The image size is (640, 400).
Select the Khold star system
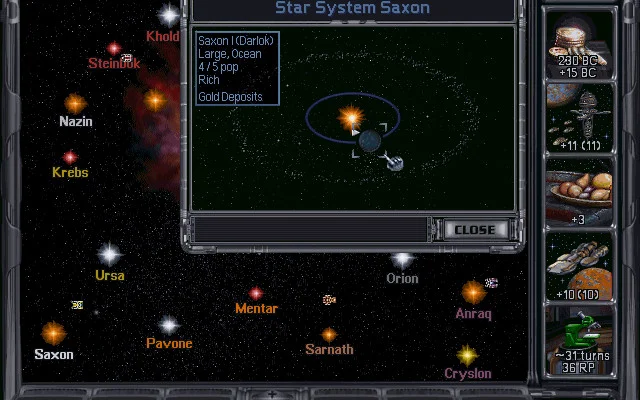[x=169, y=15]
